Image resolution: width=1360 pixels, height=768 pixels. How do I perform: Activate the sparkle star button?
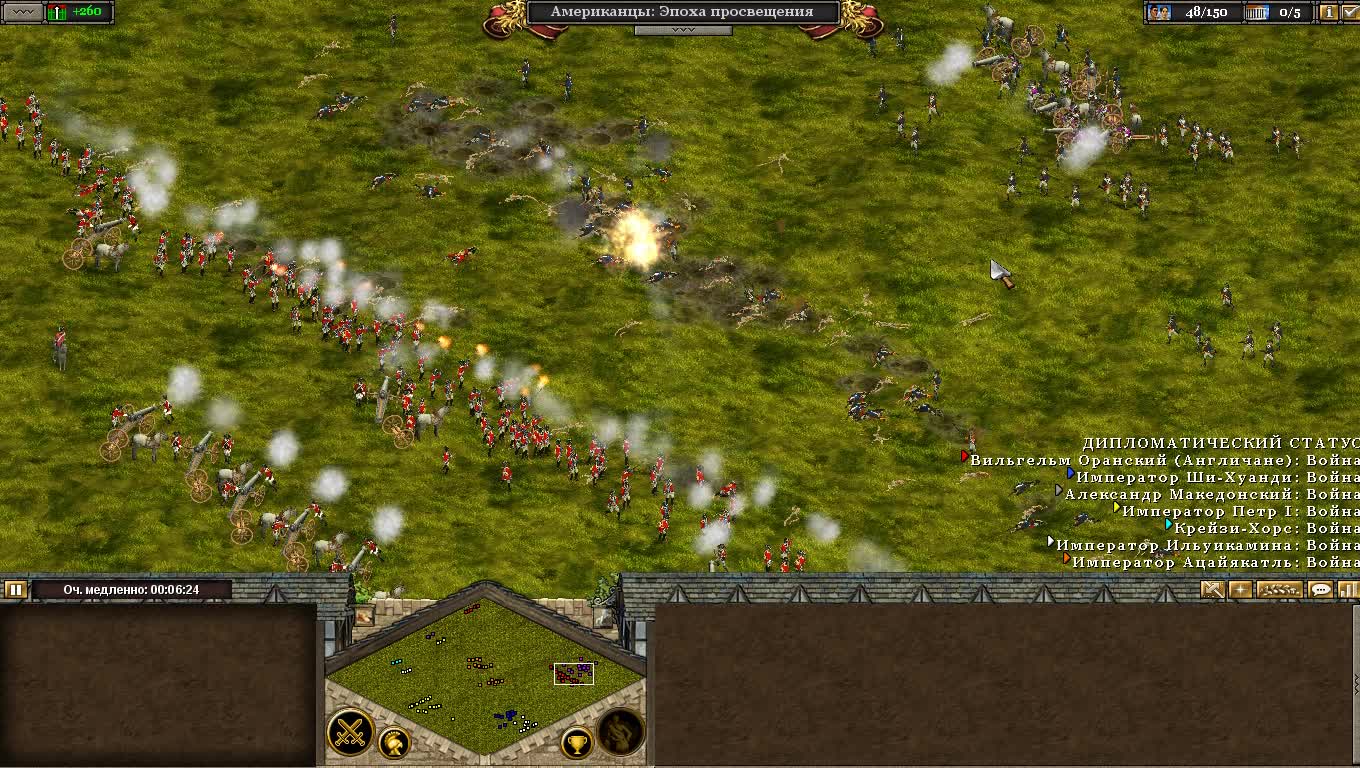click(1240, 590)
